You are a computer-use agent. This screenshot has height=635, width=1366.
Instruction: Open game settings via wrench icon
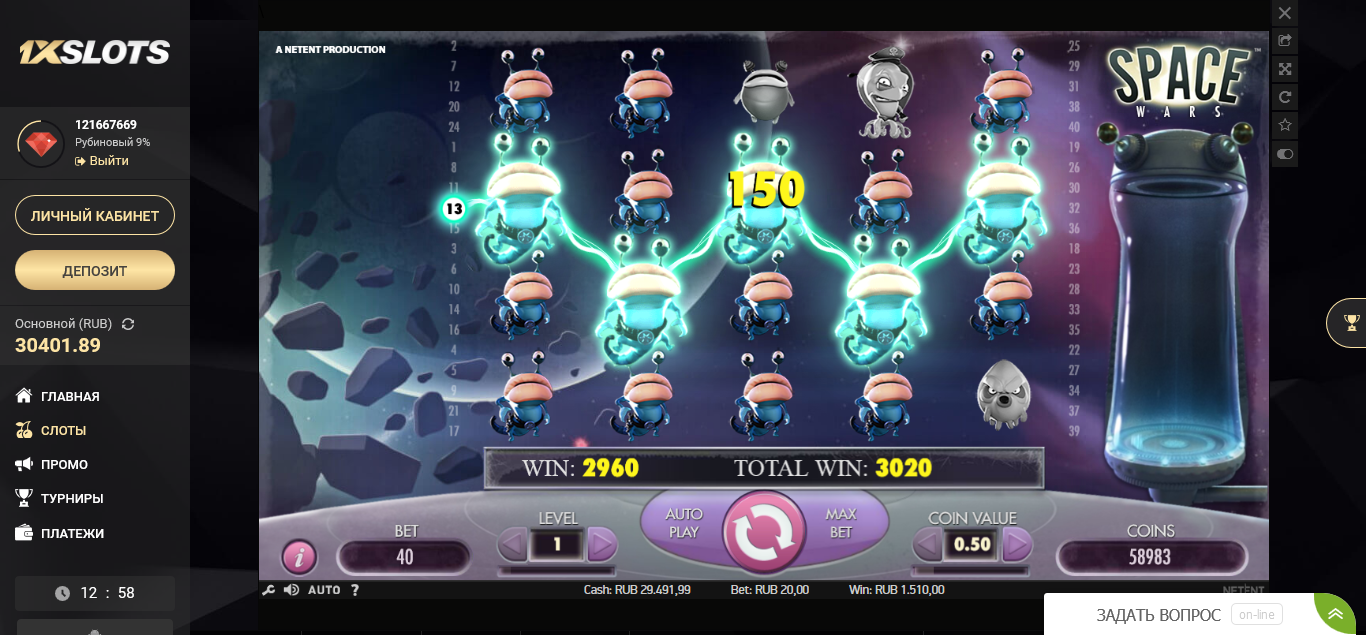[x=268, y=590]
